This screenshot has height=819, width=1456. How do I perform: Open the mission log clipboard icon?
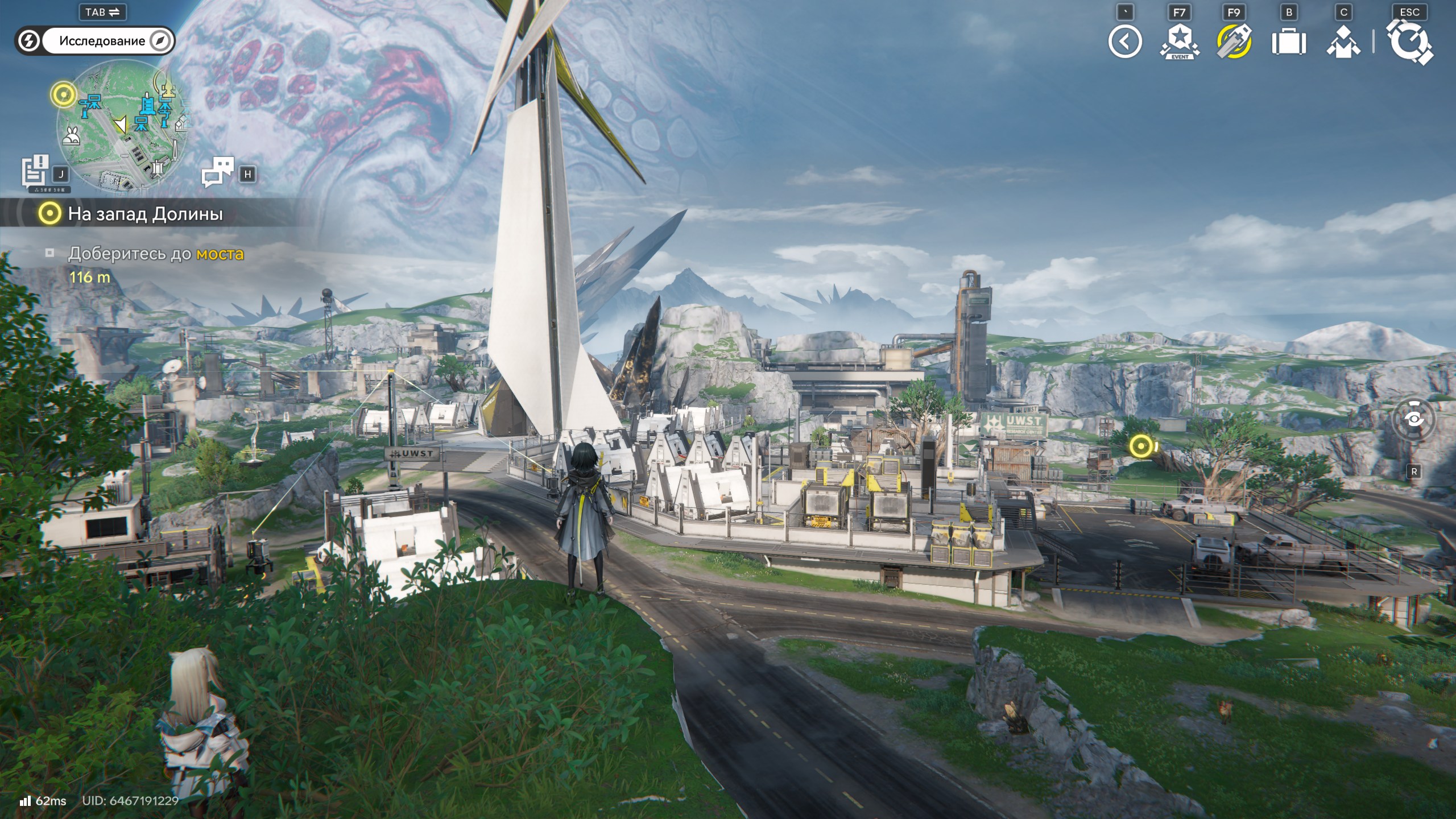(35, 171)
